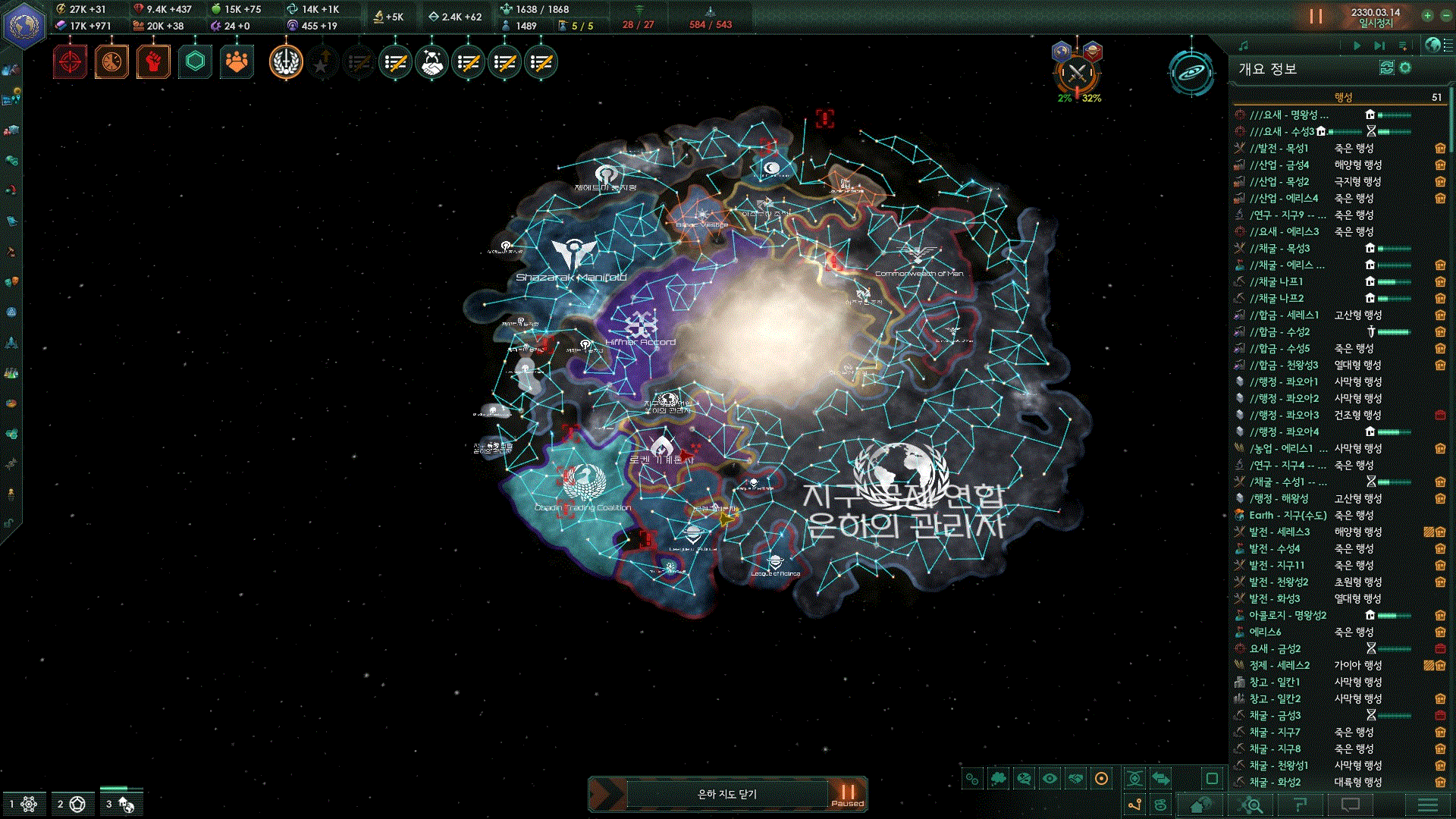The width and height of the screenshot is (1456, 819).
Task: Refresh the outliner overview list
Action: point(1386,68)
